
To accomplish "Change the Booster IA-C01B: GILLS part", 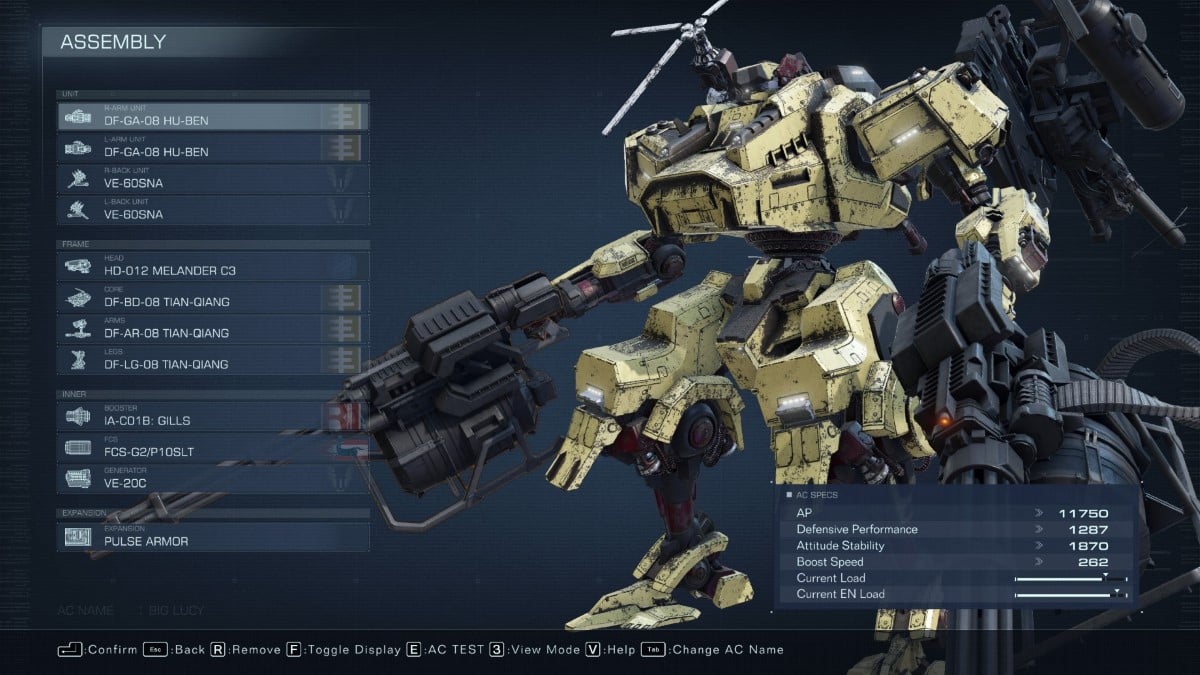I will pos(212,416).
